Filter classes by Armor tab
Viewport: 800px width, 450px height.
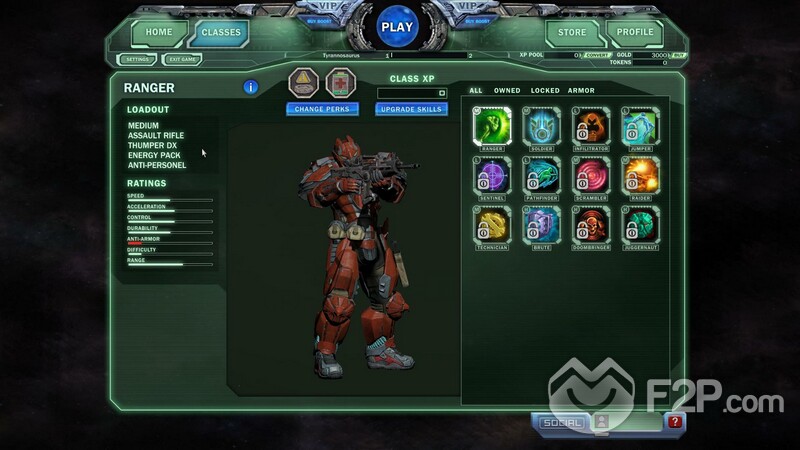click(582, 91)
